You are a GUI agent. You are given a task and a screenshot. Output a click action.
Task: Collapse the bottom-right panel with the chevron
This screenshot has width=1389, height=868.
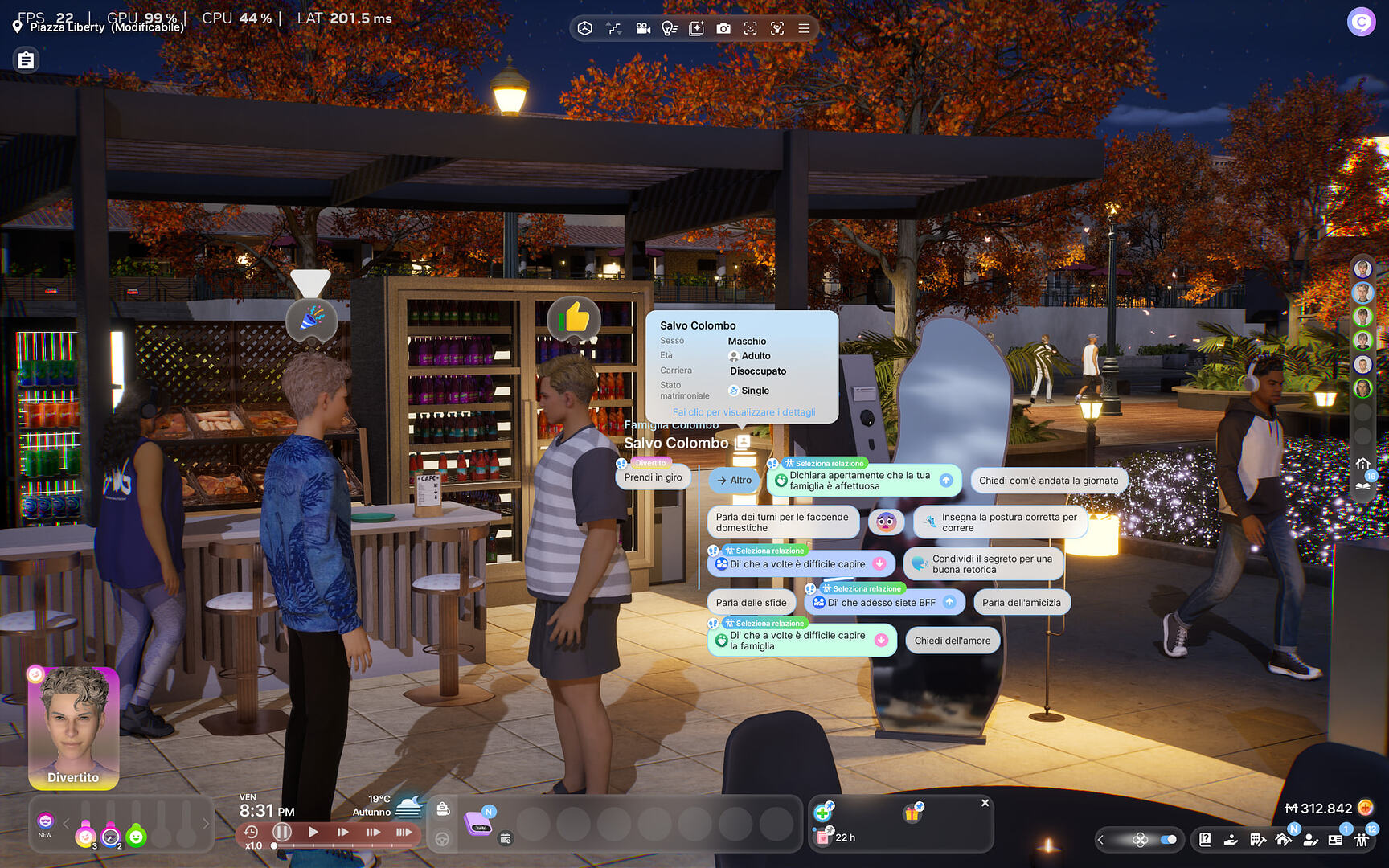click(1101, 839)
